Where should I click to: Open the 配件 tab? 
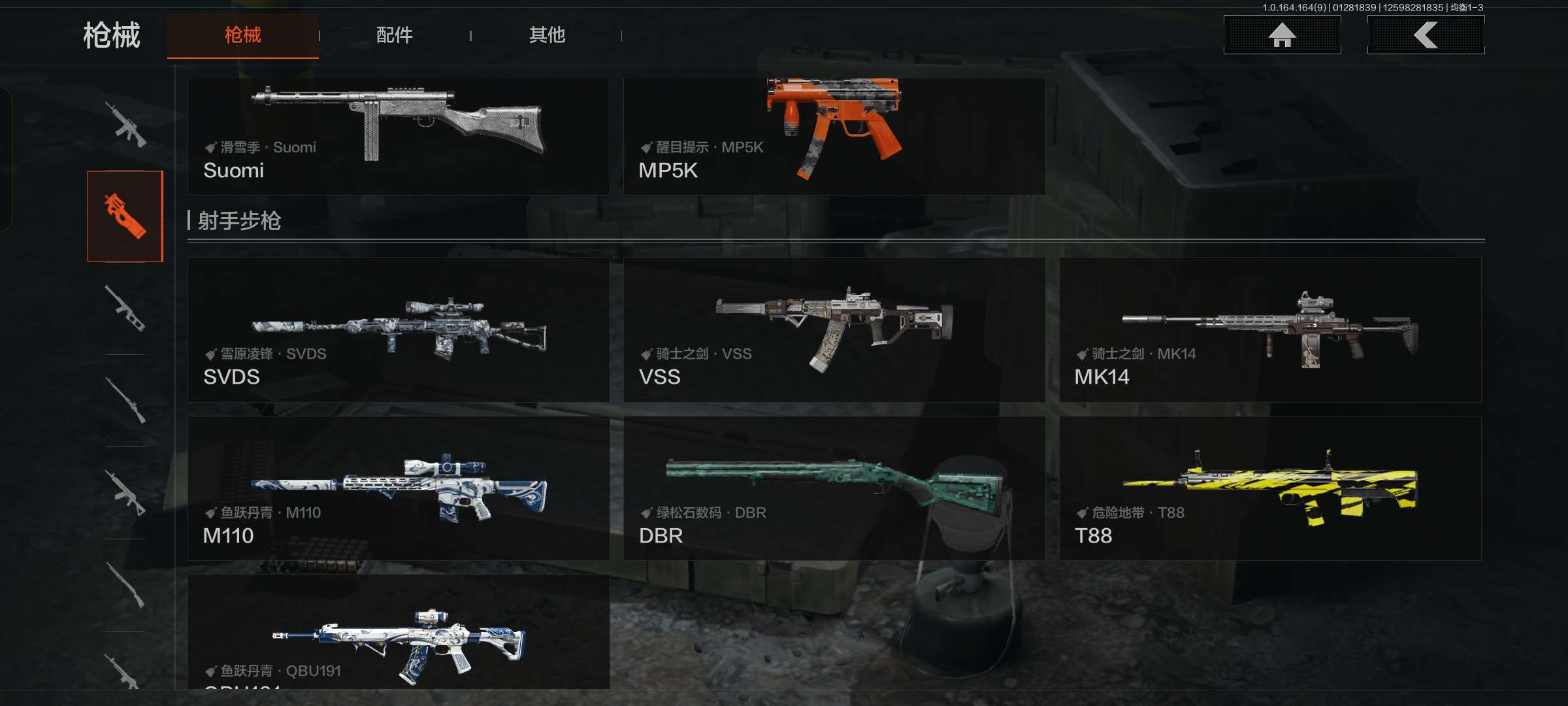394,35
